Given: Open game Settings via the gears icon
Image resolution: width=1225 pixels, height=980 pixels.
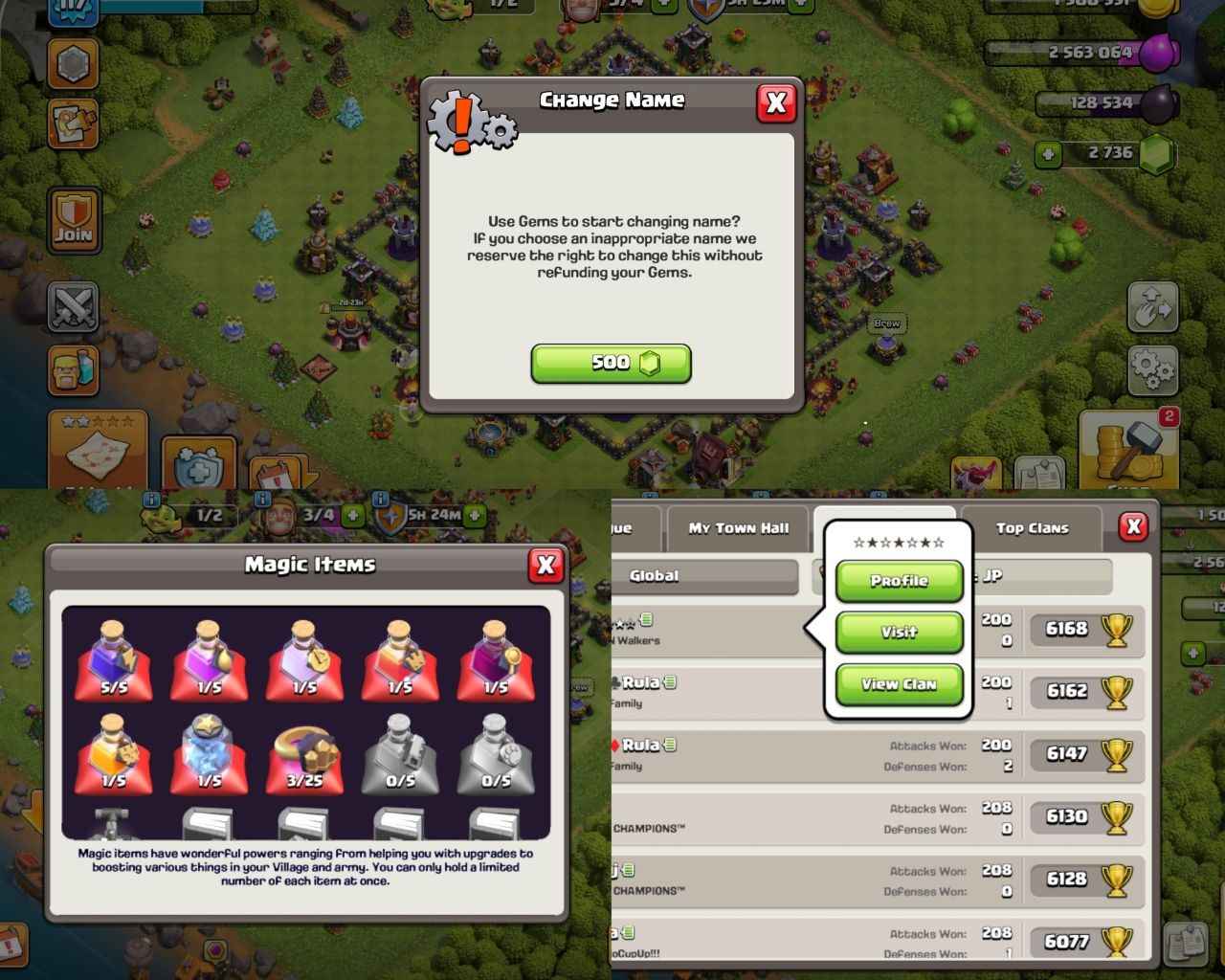Looking at the screenshot, I should pos(1153,368).
